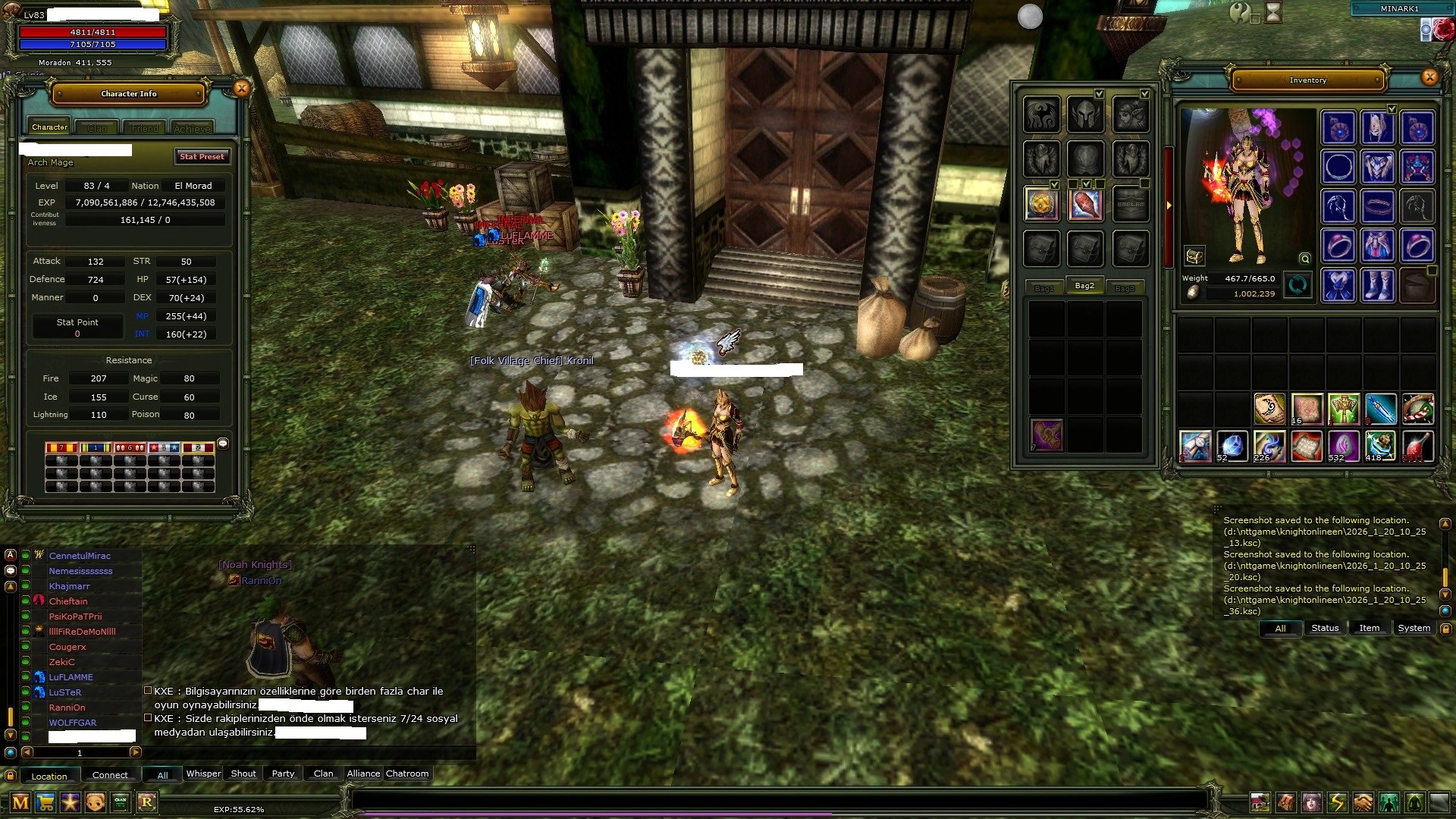Close the Inventory window
1456x819 pixels.
coord(1429,77)
